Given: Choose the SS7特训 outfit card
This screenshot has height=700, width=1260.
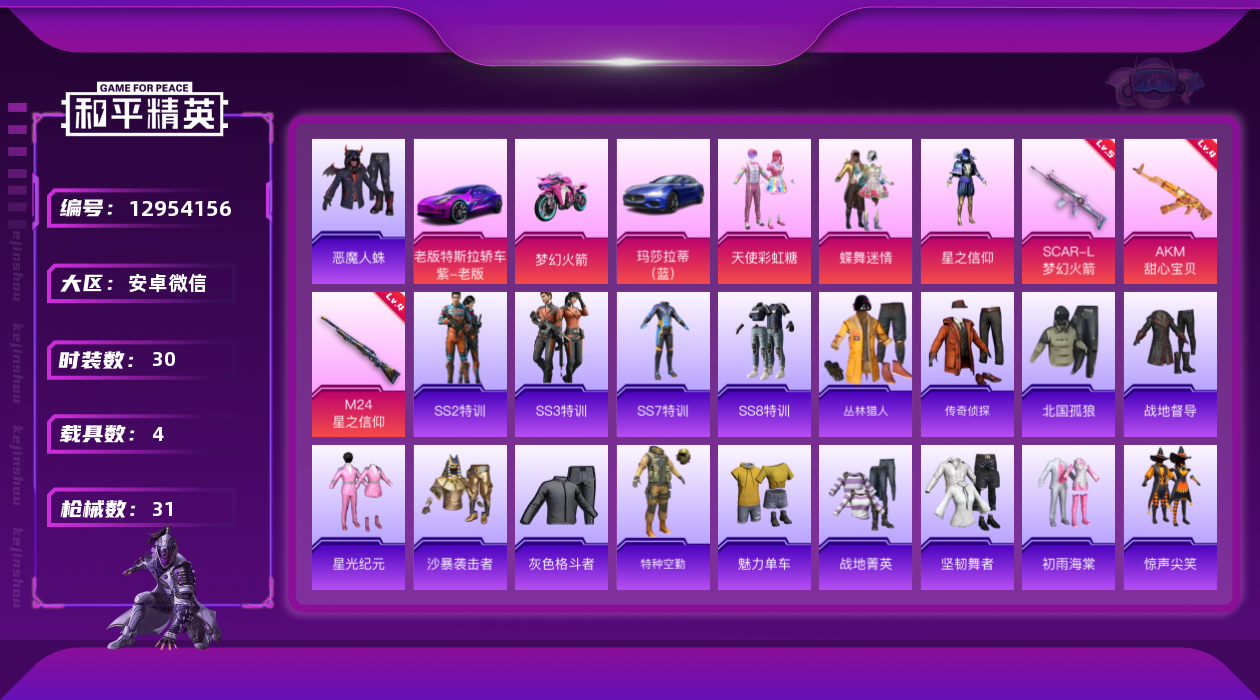Looking at the screenshot, I should [663, 364].
